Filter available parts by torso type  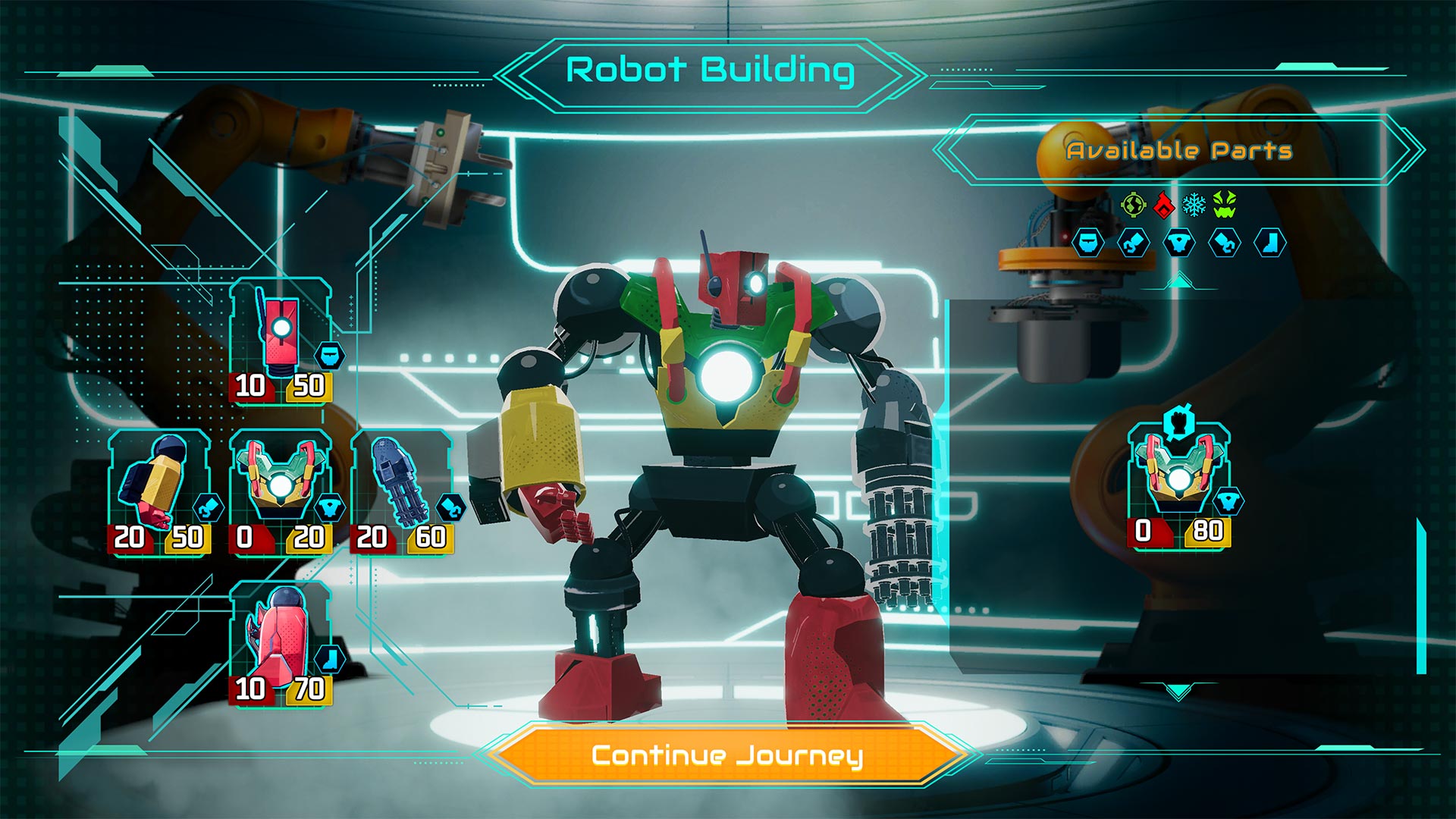coord(1179,243)
